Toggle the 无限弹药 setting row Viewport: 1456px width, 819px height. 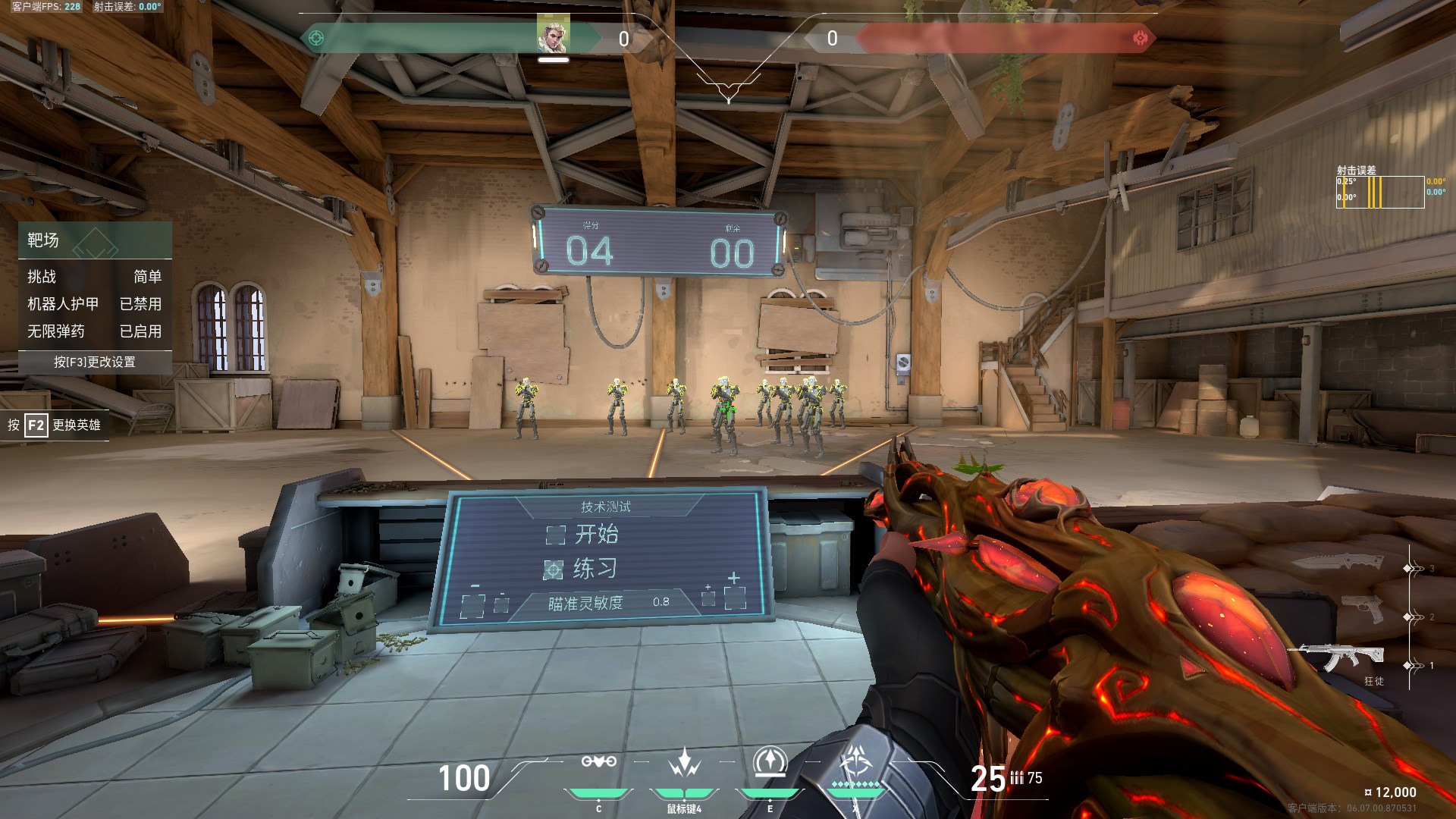[95, 331]
